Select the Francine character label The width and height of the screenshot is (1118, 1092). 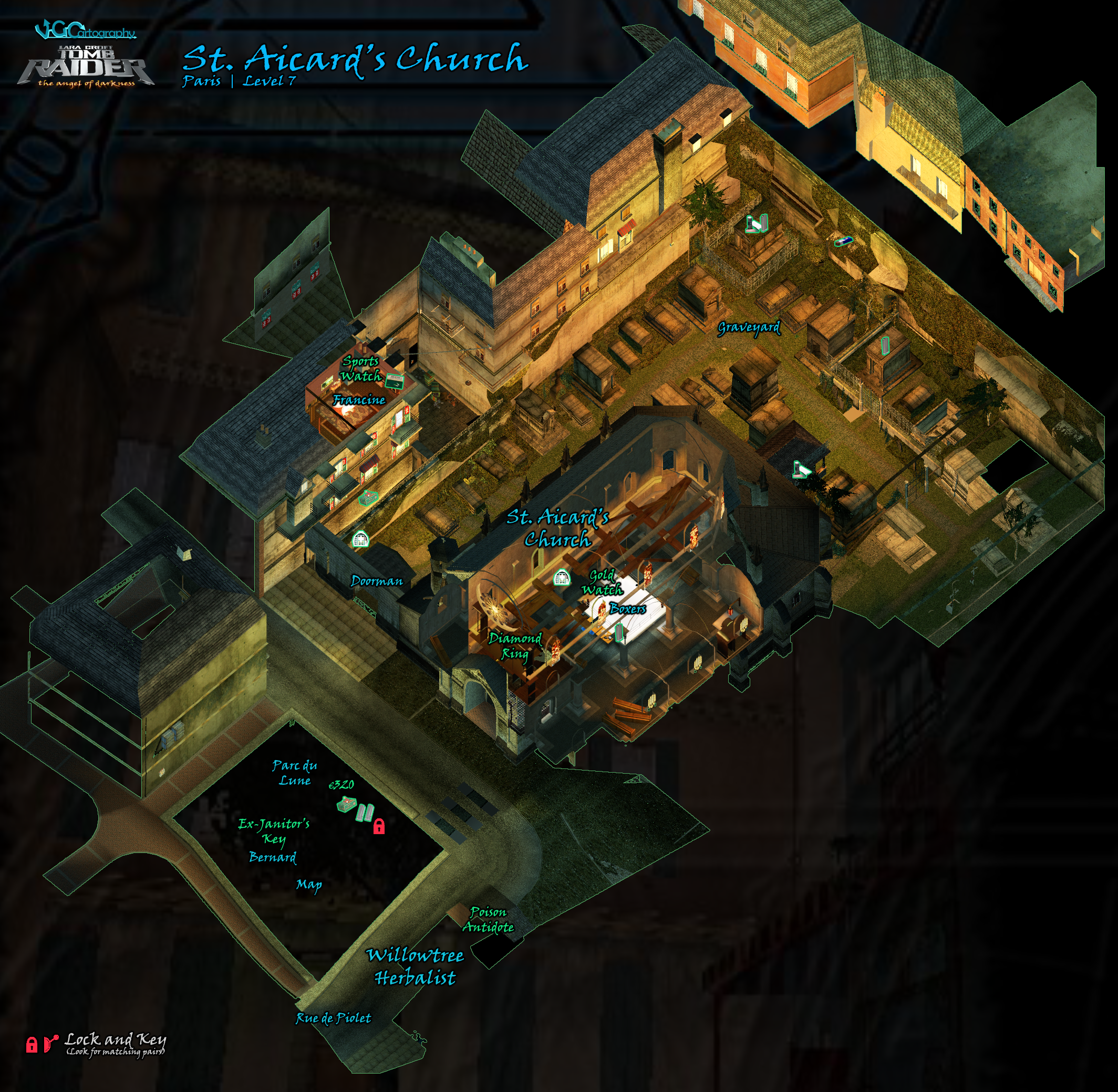359,400
